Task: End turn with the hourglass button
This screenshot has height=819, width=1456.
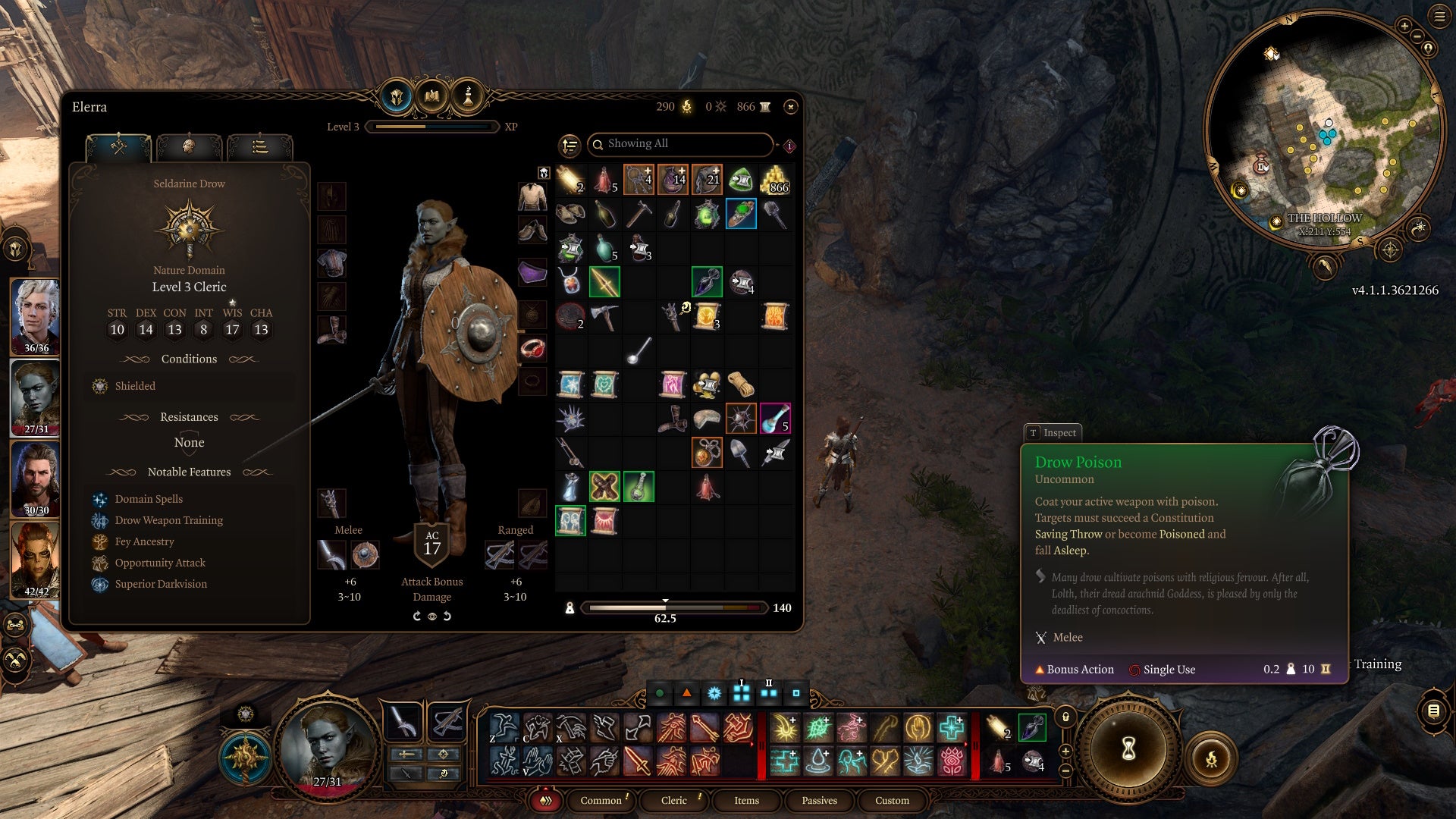Action: pyautogui.click(x=1128, y=749)
